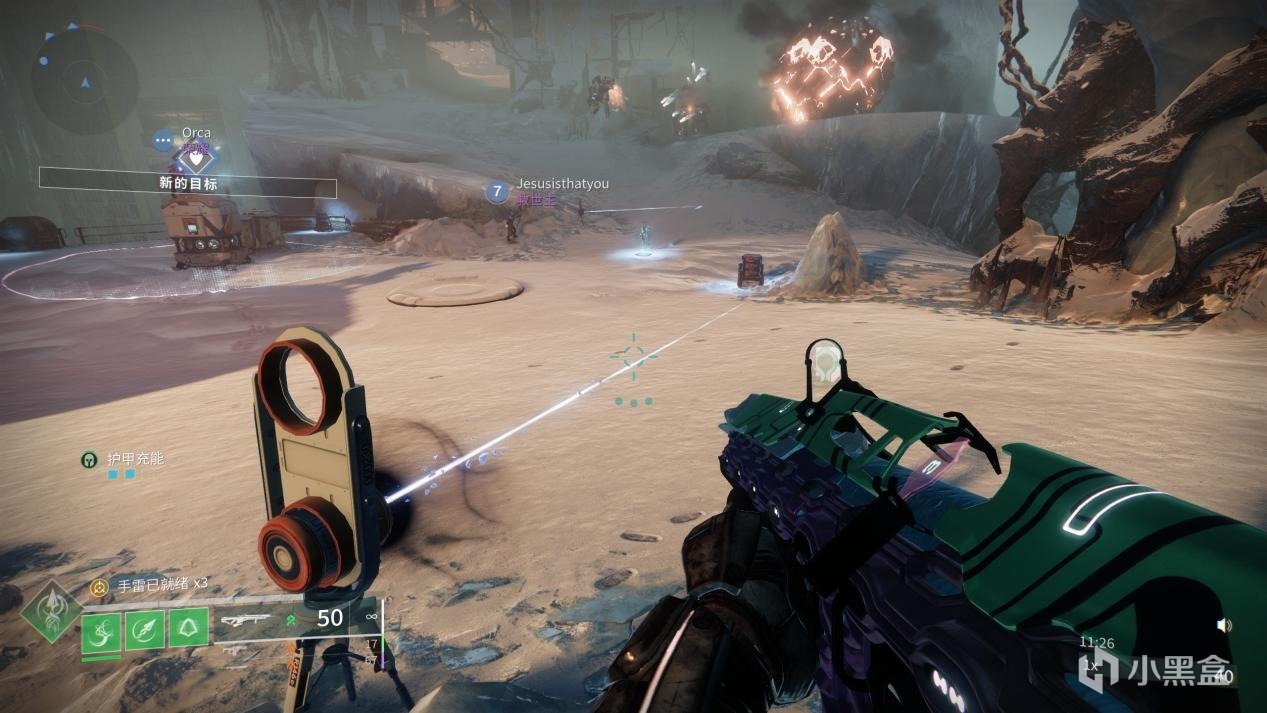
Task: Toggle the speaker volume icon
Action: pyautogui.click(x=1223, y=625)
